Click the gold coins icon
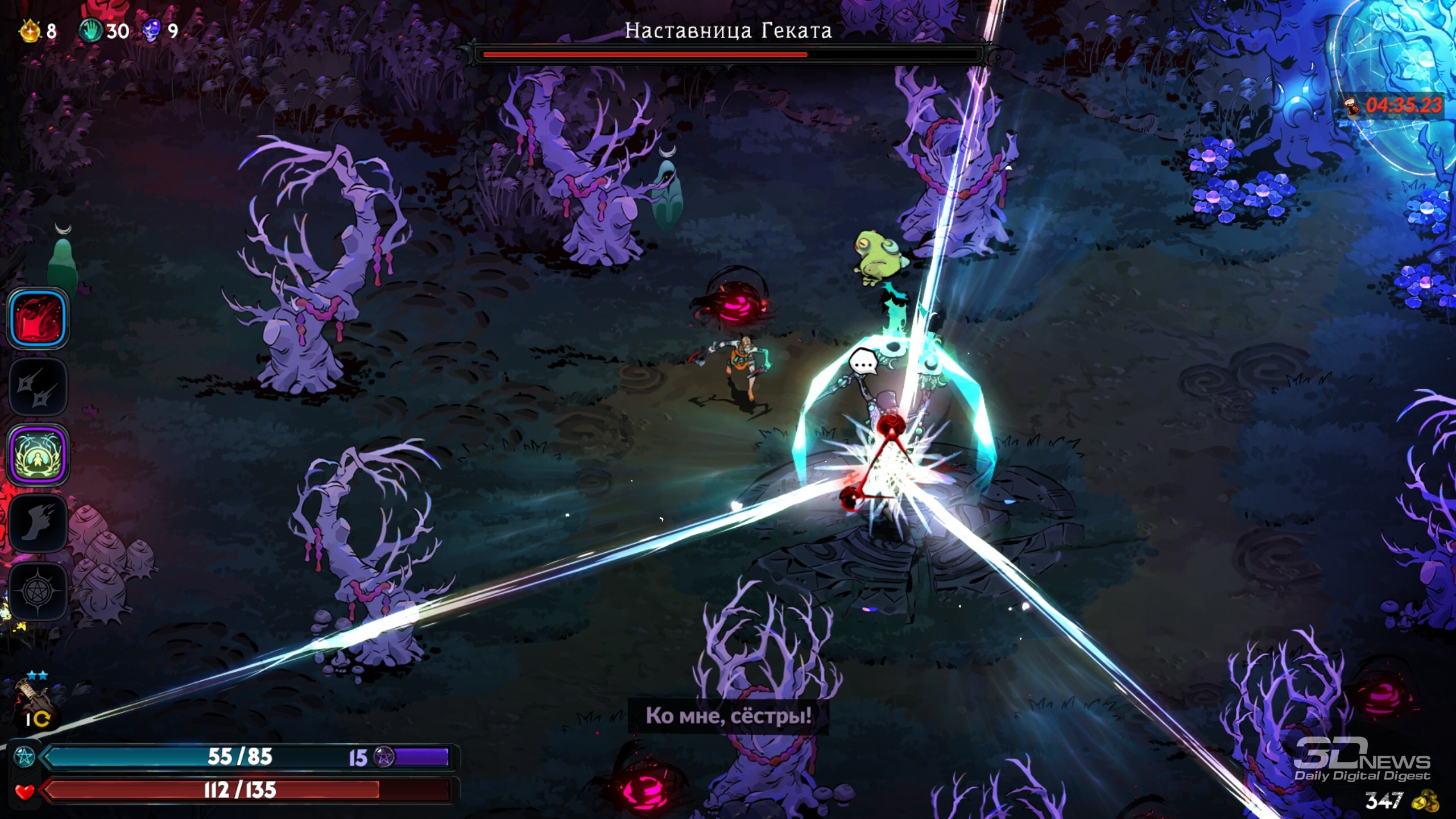Screen dimensions: 1456x819 (1425, 801)
